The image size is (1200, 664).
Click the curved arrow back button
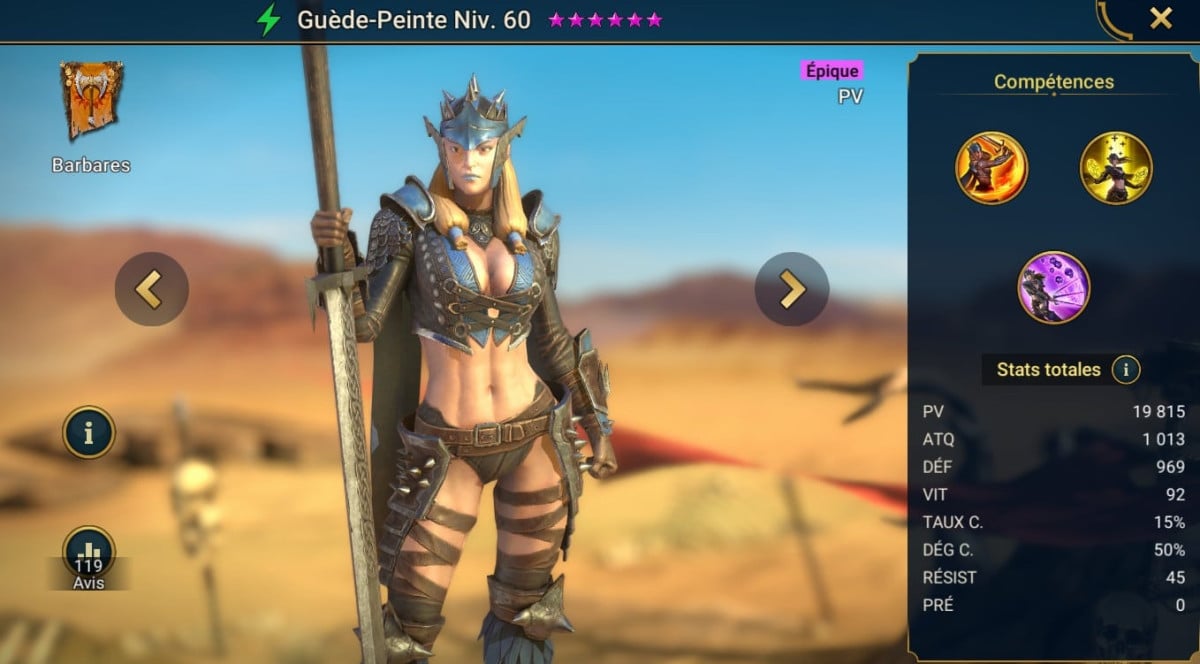point(1112,20)
